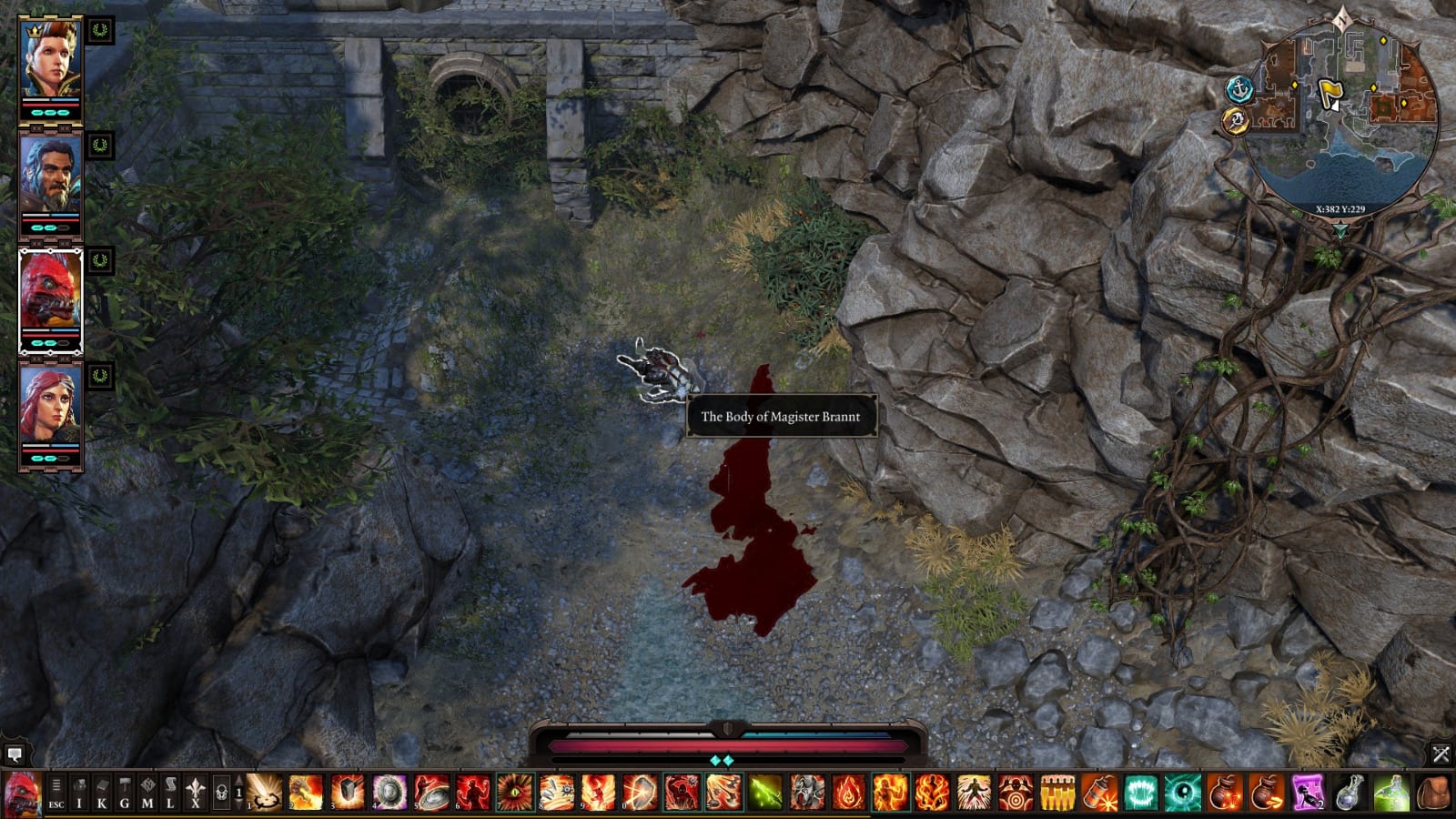Collapse the minimap using the triangle beneath it

tap(1341, 229)
